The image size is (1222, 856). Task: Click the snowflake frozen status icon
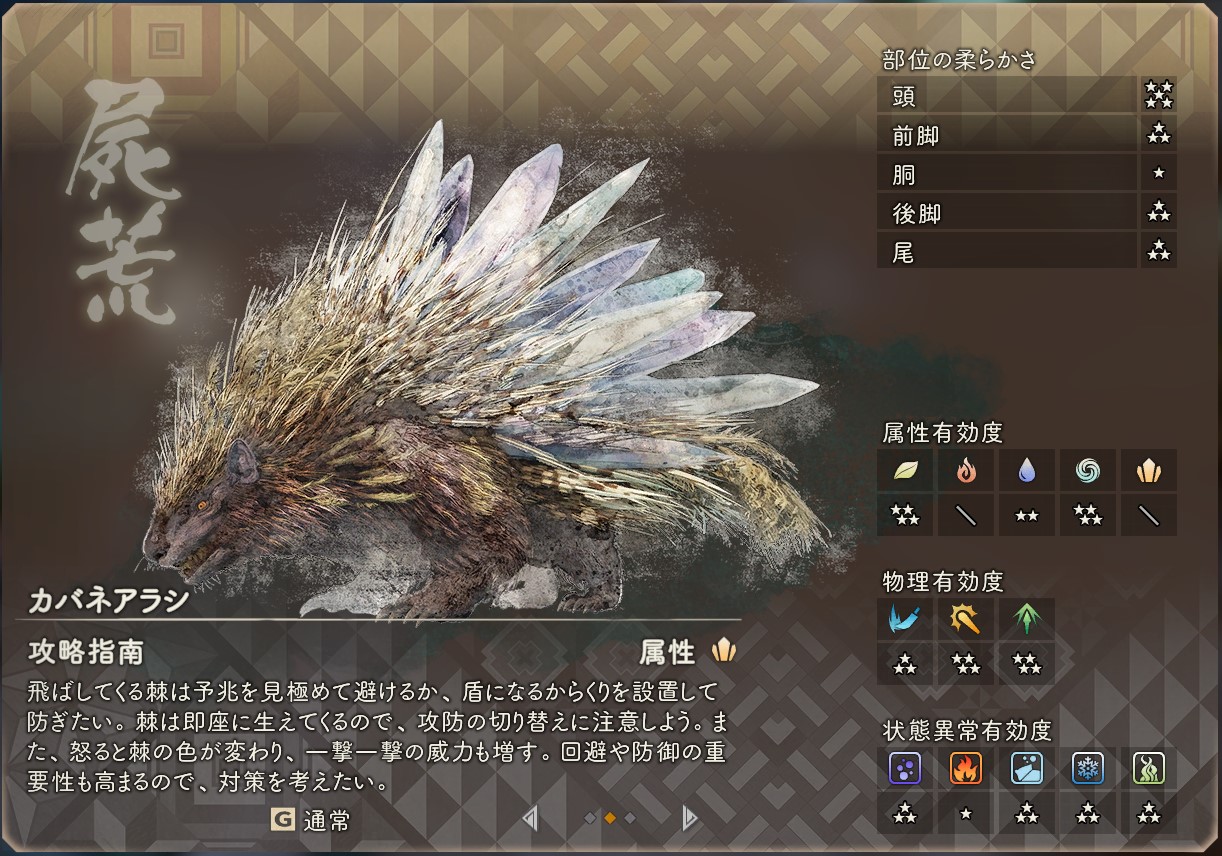(1088, 768)
